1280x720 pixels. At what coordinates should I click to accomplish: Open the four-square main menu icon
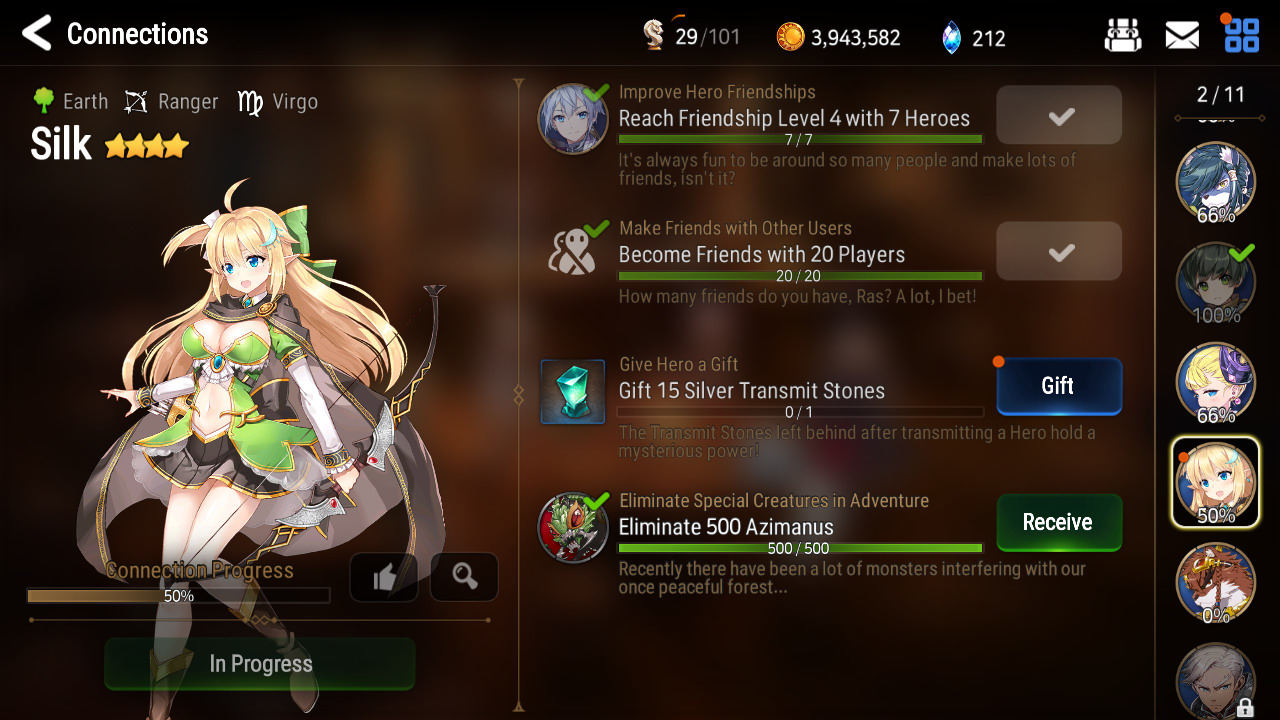(1242, 35)
